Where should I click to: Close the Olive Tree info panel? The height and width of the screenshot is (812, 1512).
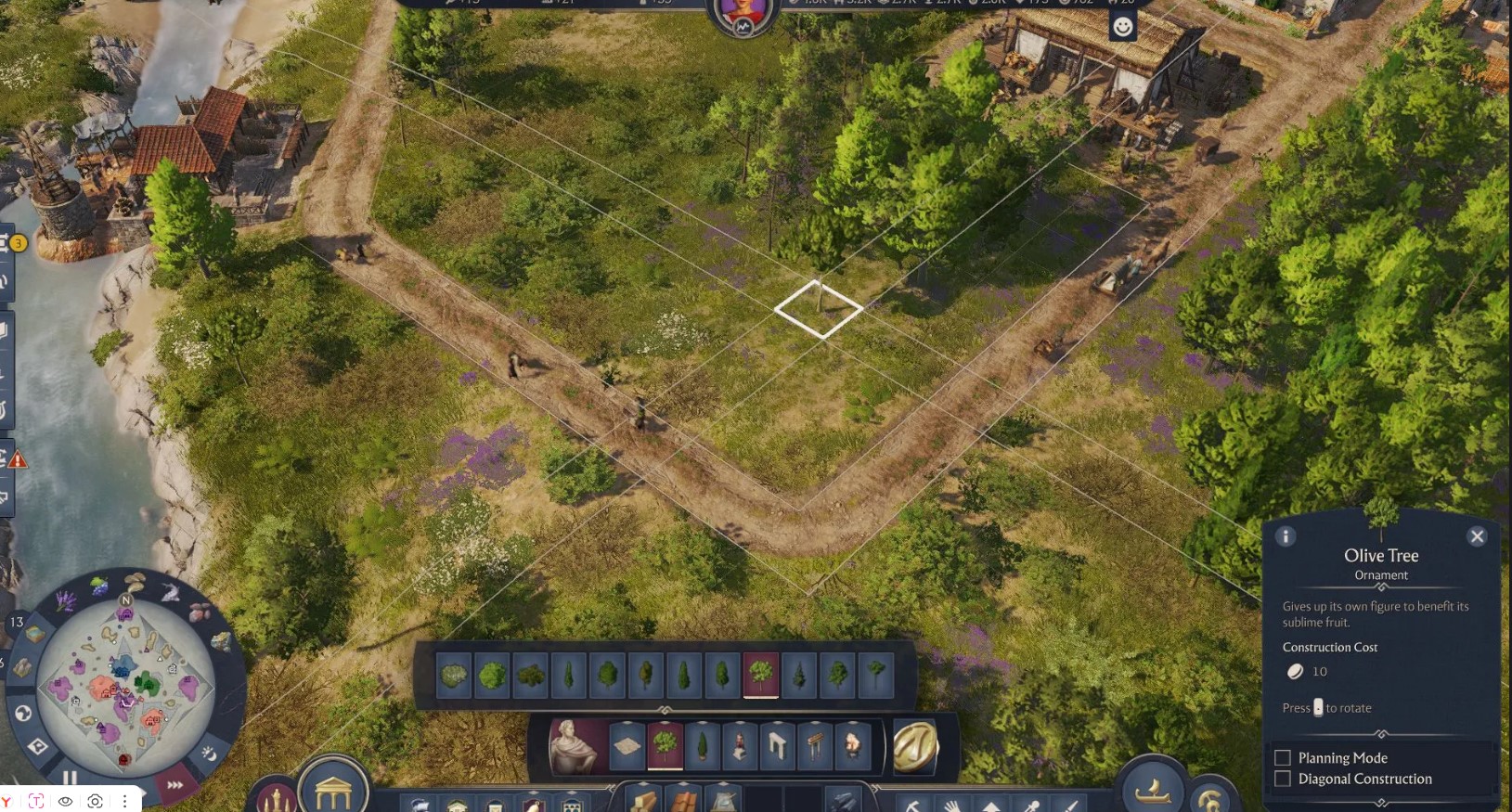(1477, 536)
